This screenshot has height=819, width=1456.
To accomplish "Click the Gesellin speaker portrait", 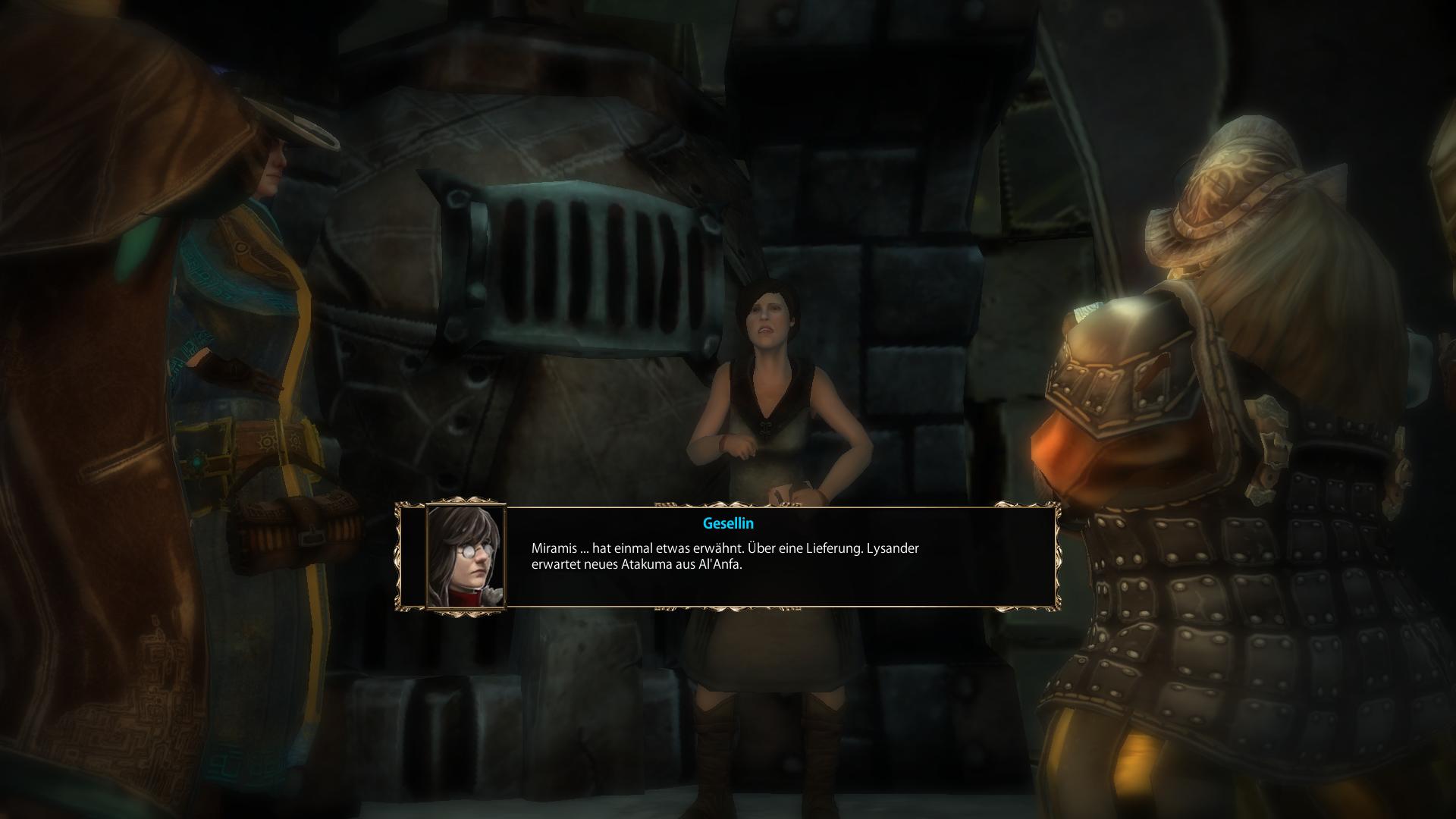I will [x=466, y=557].
